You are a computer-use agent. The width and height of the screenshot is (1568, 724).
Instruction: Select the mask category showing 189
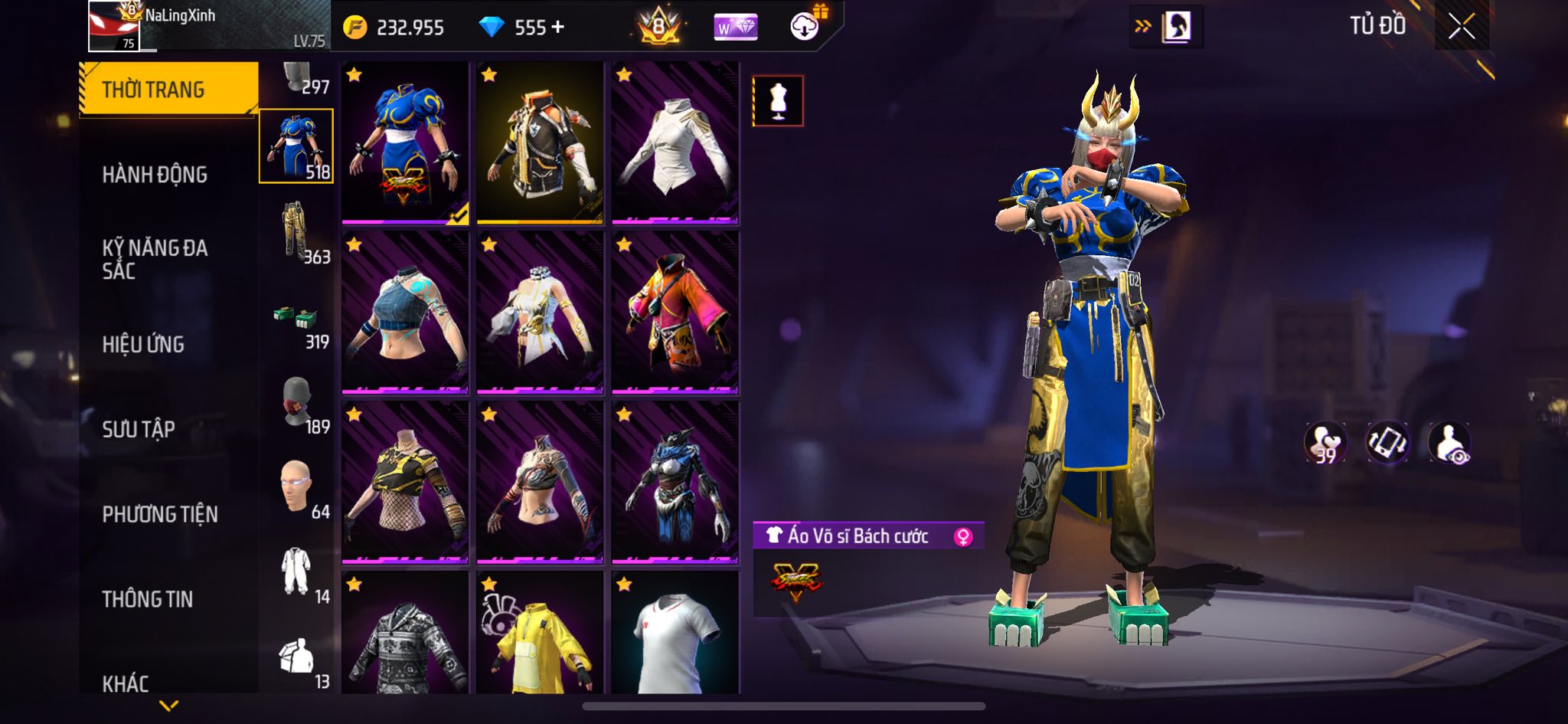pos(297,405)
